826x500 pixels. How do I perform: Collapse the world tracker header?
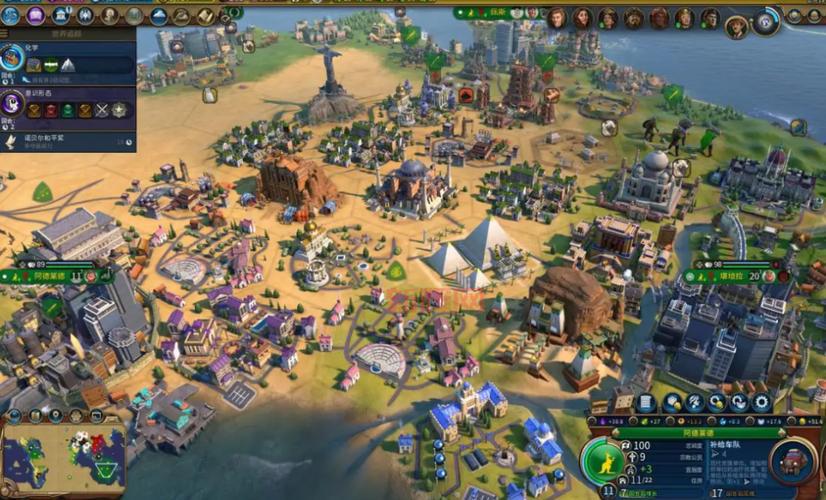(x=68, y=33)
